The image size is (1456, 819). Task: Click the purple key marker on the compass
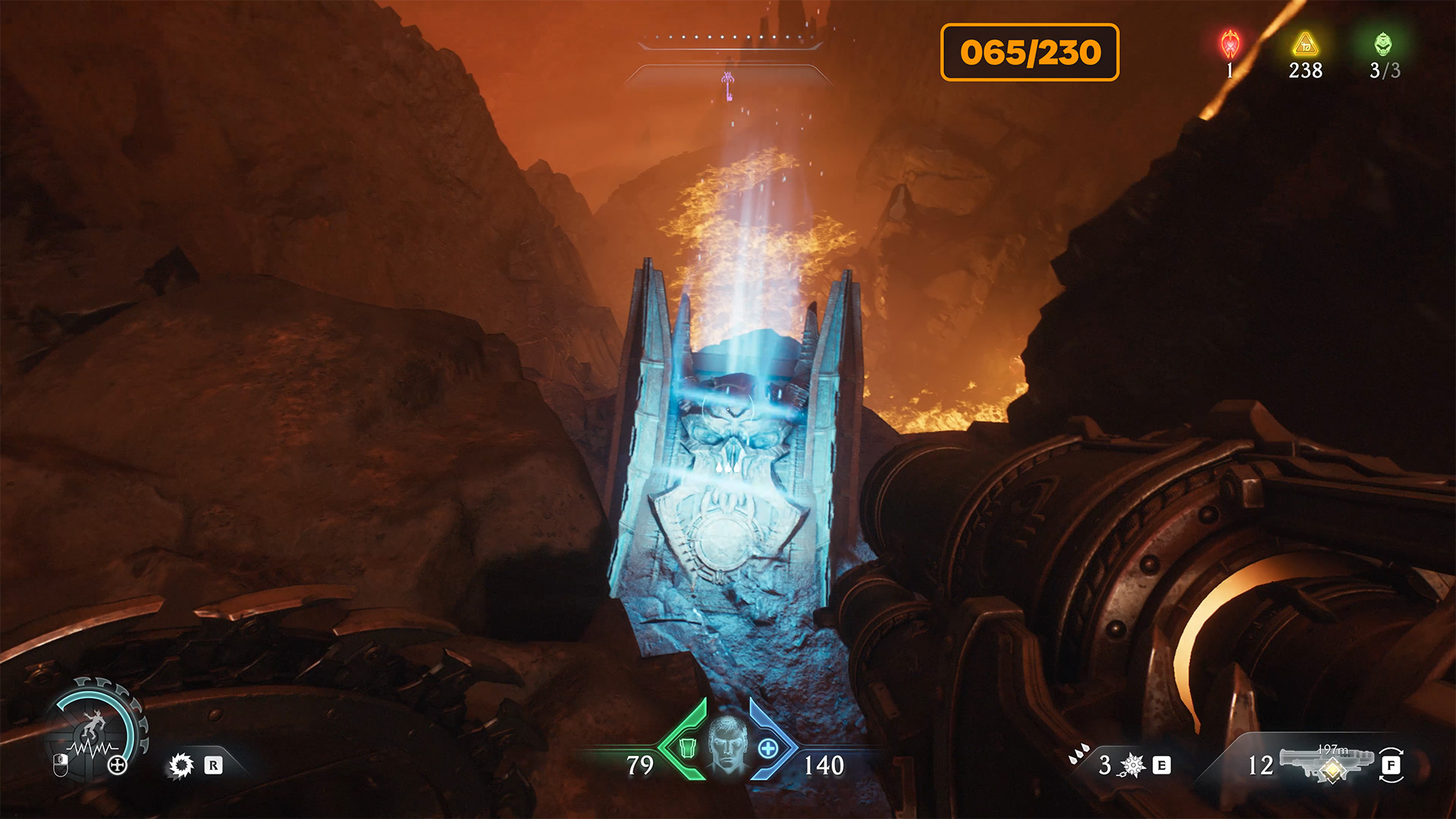point(727,85)
